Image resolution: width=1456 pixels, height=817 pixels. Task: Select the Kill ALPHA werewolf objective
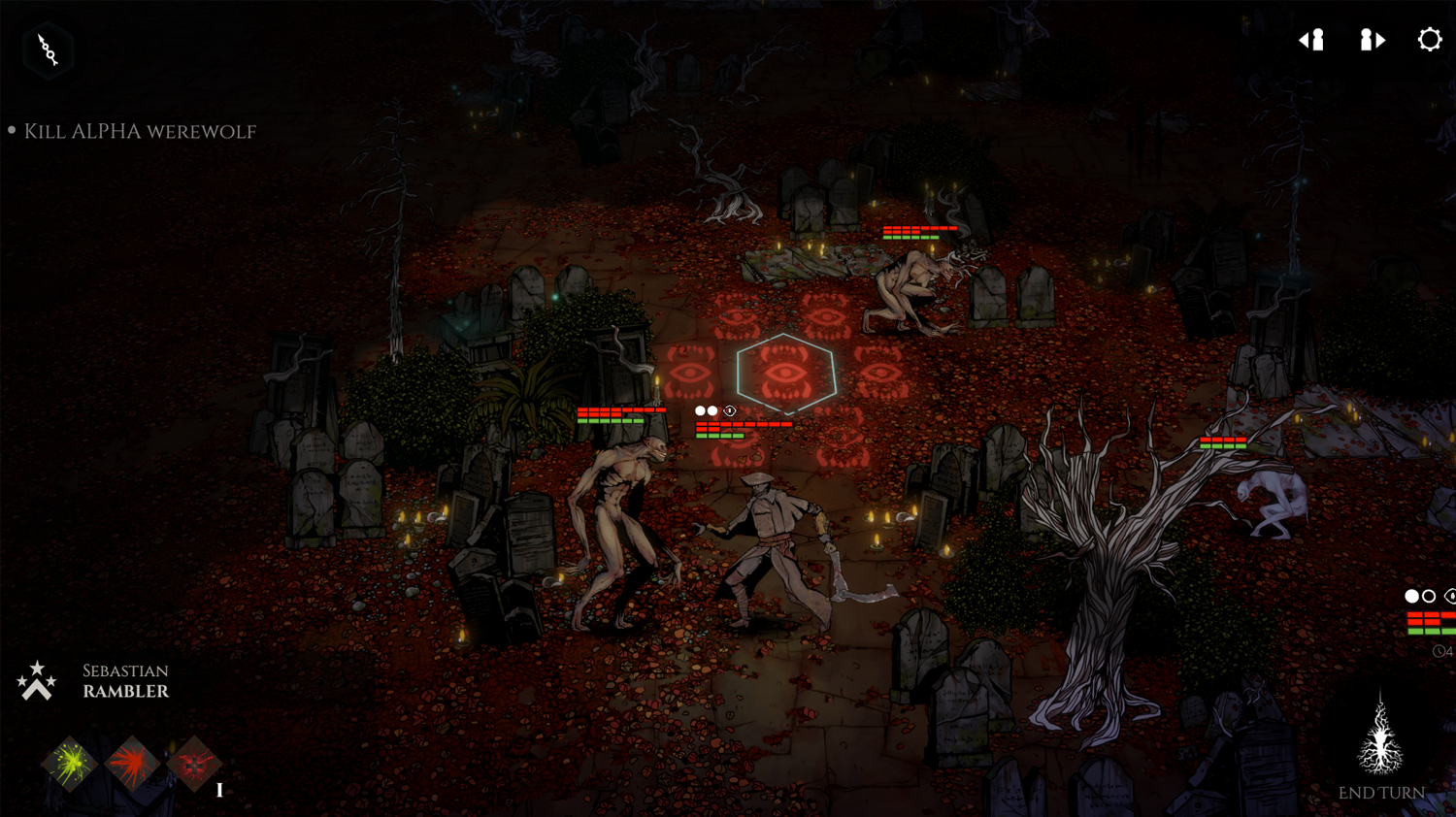(140, 131)
